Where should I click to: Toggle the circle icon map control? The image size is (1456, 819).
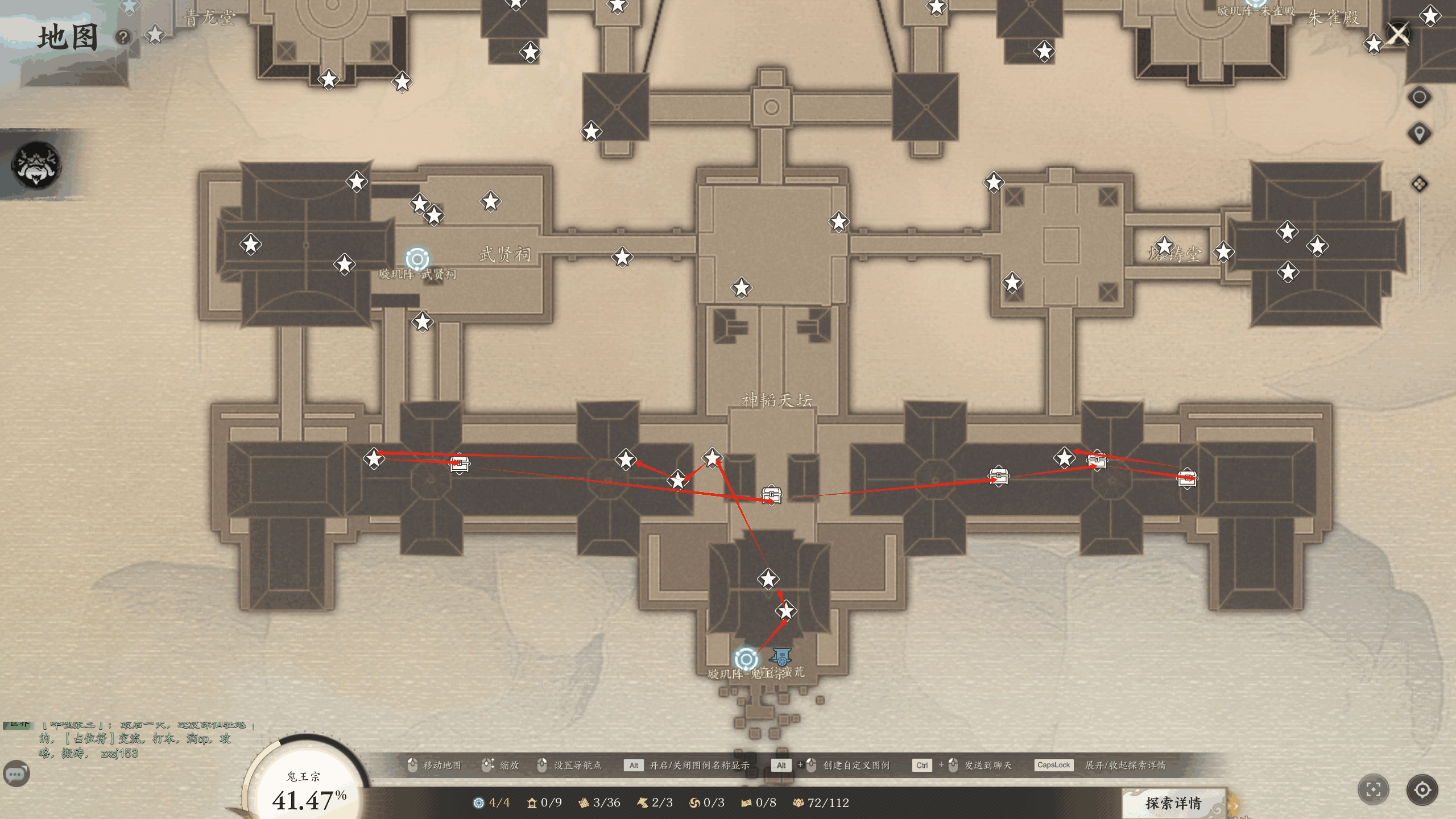(x=1420, y=97)
